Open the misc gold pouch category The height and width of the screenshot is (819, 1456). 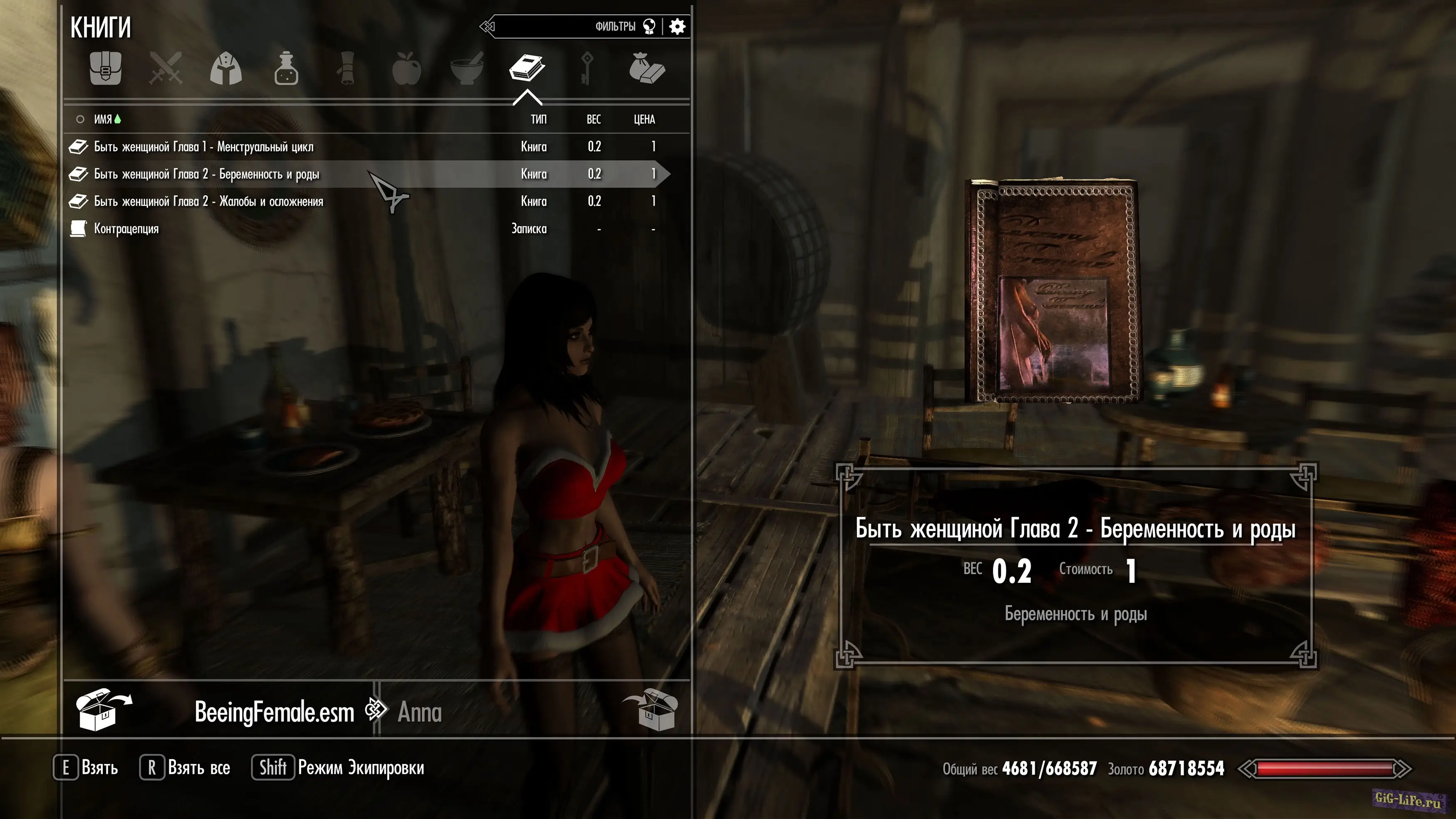[x=647, y=69]
